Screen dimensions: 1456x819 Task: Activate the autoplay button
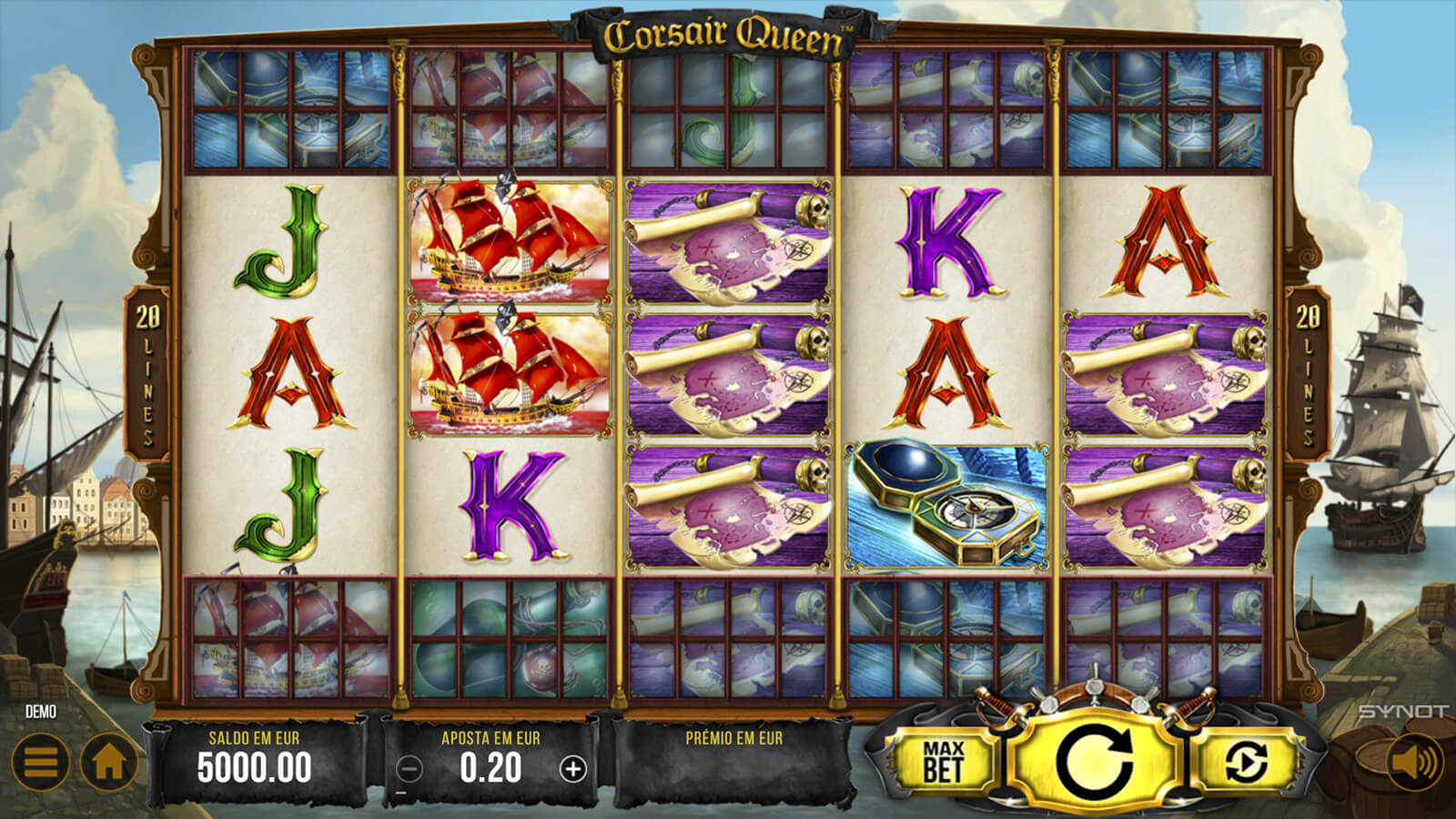coord(1246,761)
